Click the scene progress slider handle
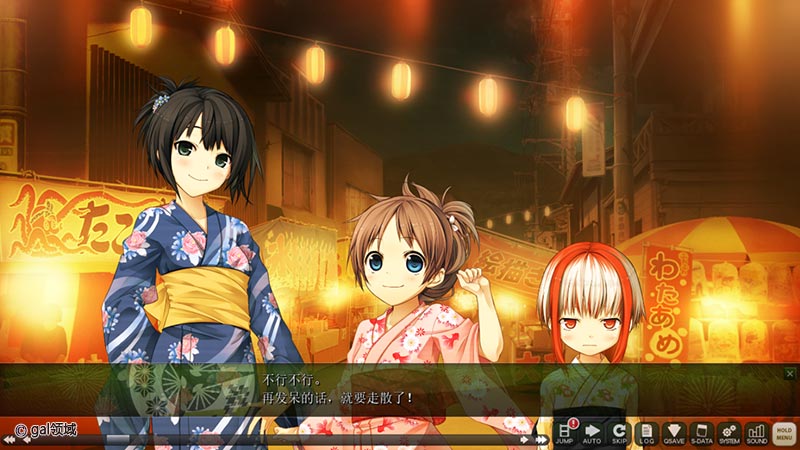The image size is (800, 450). tap(118, 439)
